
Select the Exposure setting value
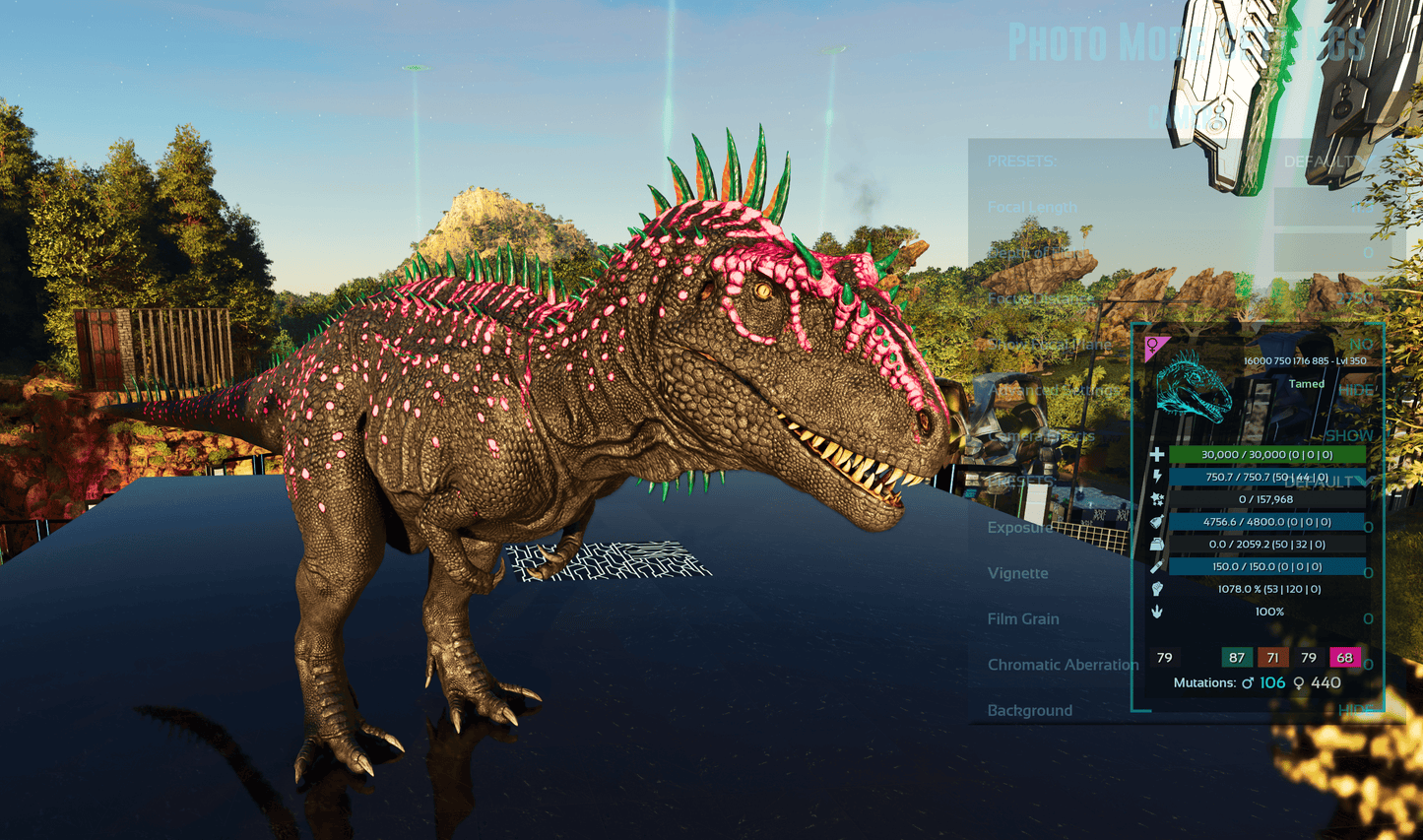(1368, 528)
